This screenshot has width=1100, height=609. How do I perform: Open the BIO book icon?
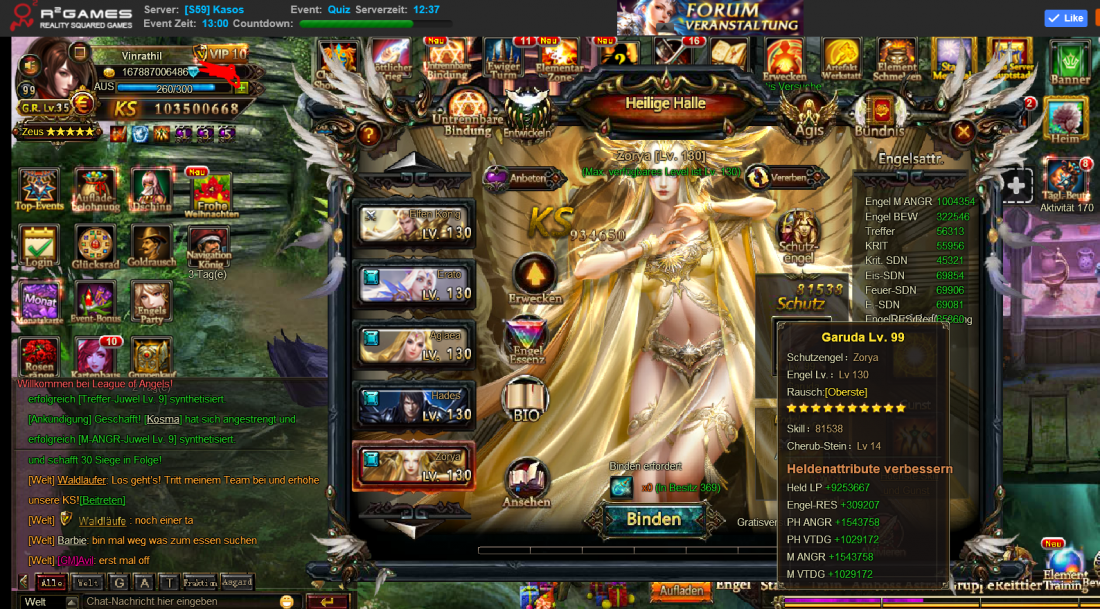pos(526,400)
